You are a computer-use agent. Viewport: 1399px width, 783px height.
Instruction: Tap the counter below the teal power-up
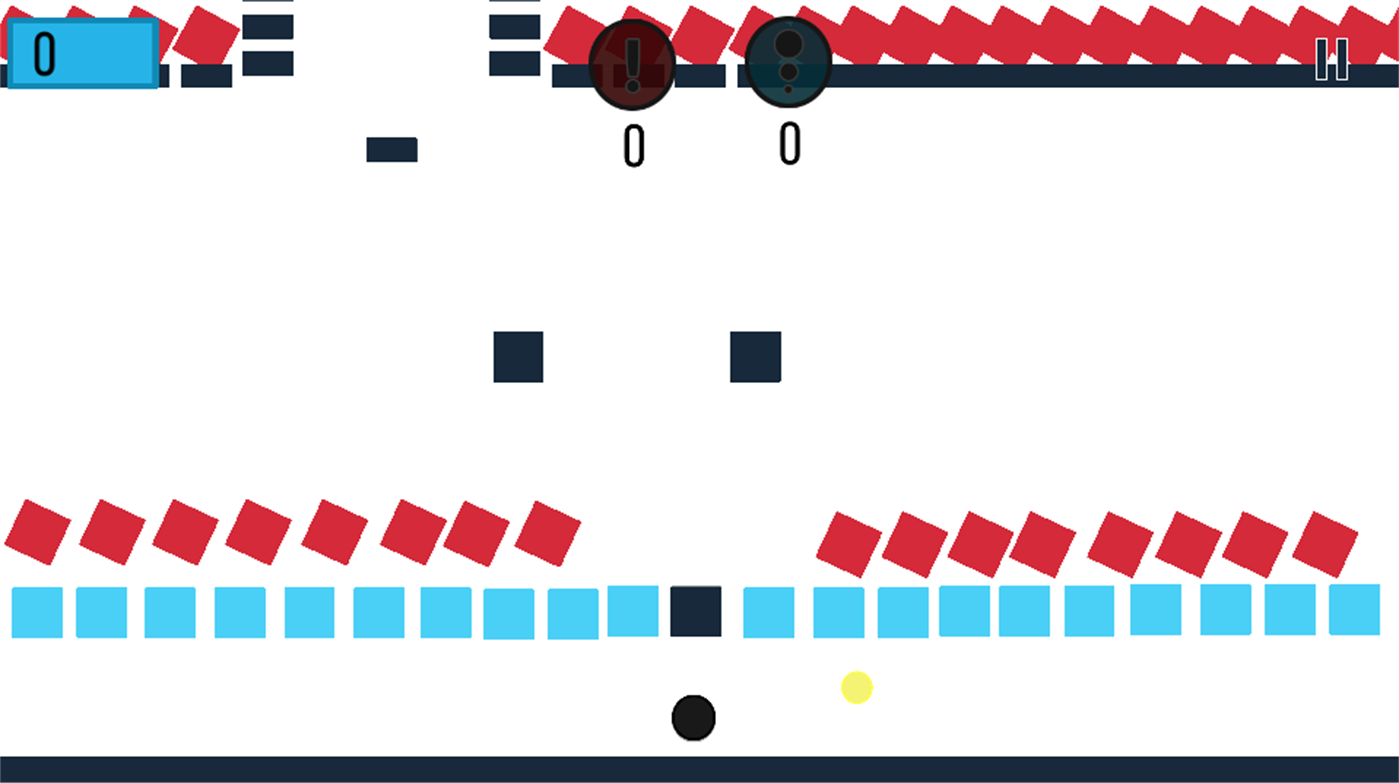click(789, 143)
